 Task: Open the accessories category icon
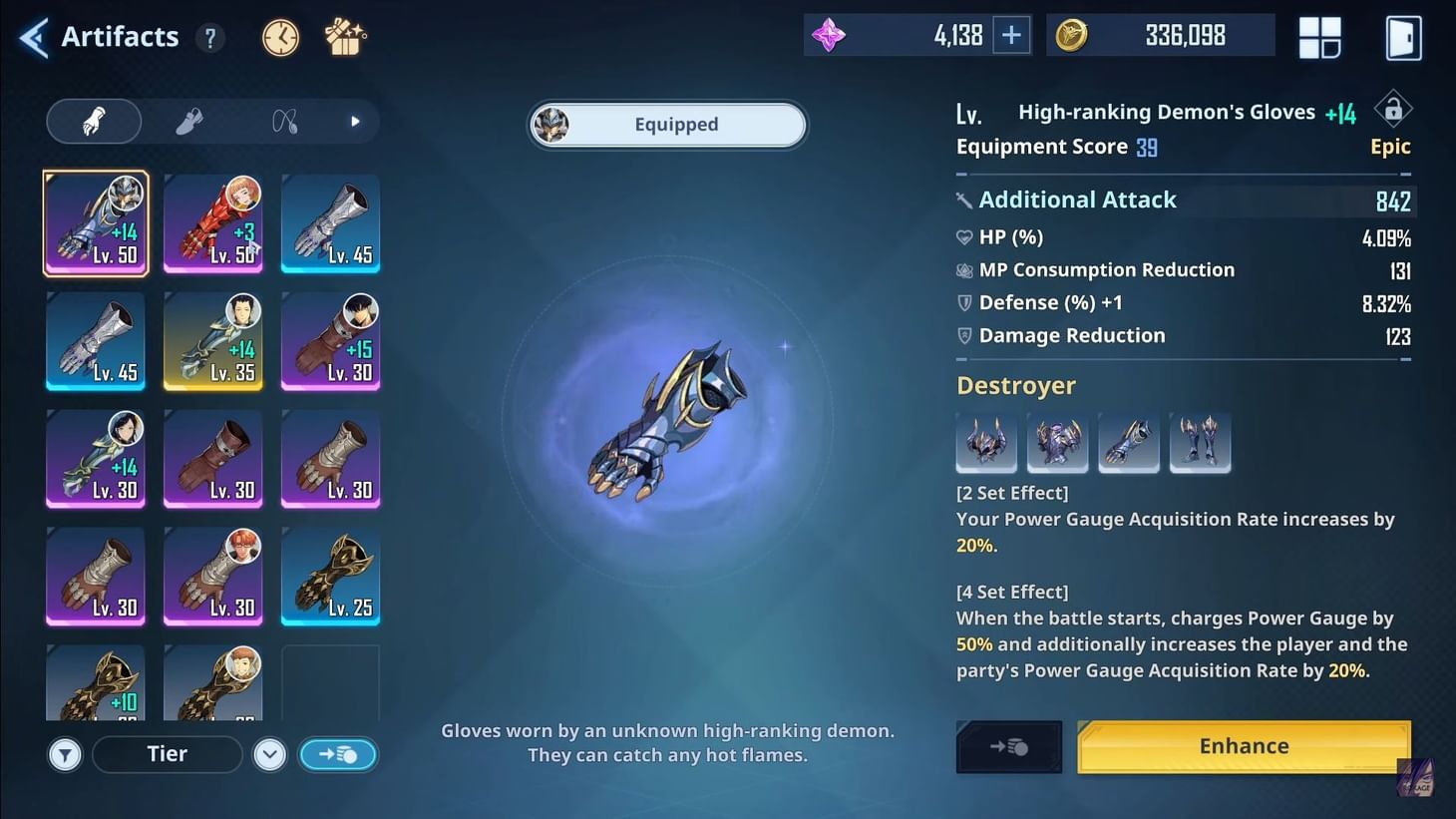[284, 120]
